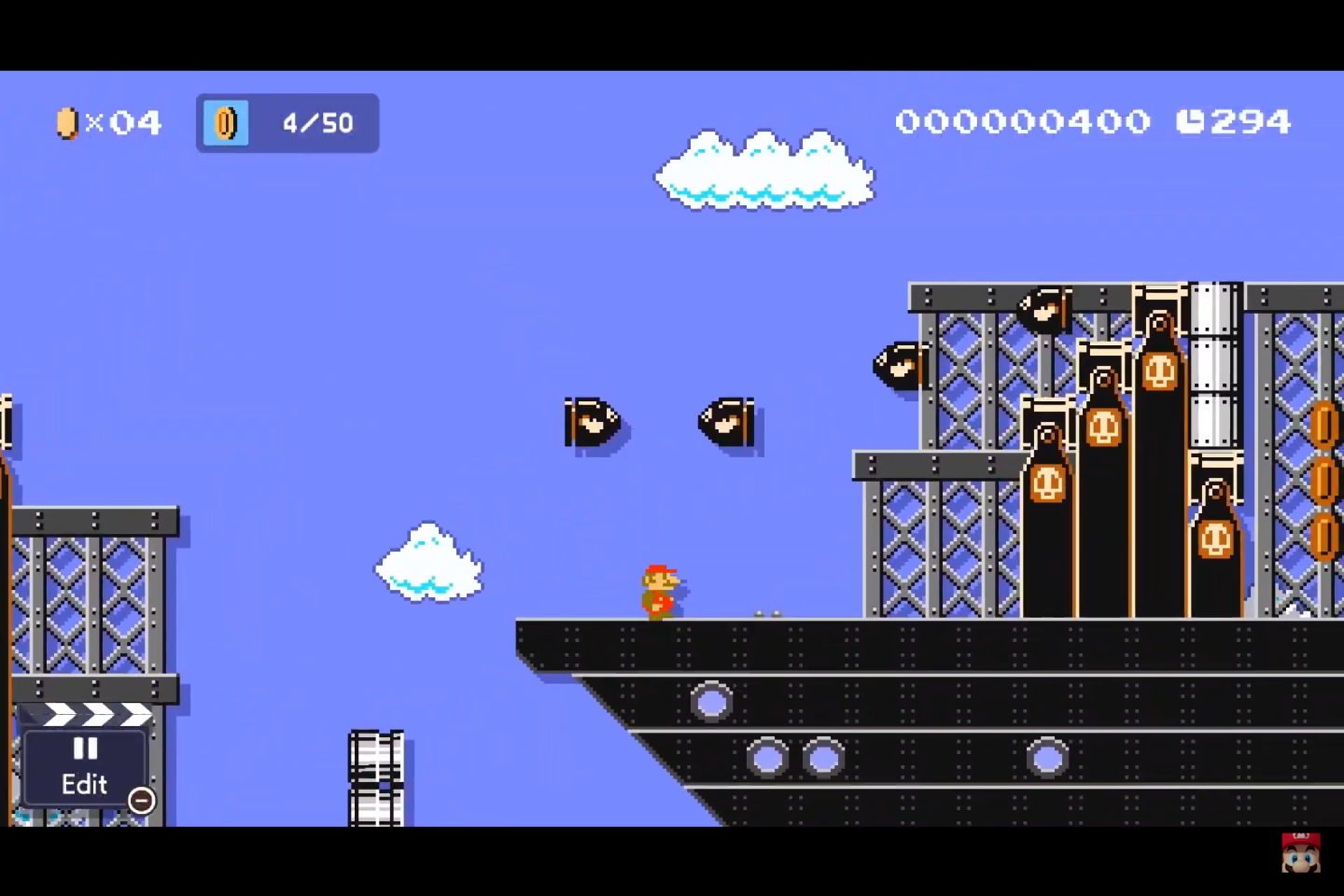This screenshot has height=896, width=1344.
Task: Click the 4/50 coin objective counter badge
Action: [287, 122]
